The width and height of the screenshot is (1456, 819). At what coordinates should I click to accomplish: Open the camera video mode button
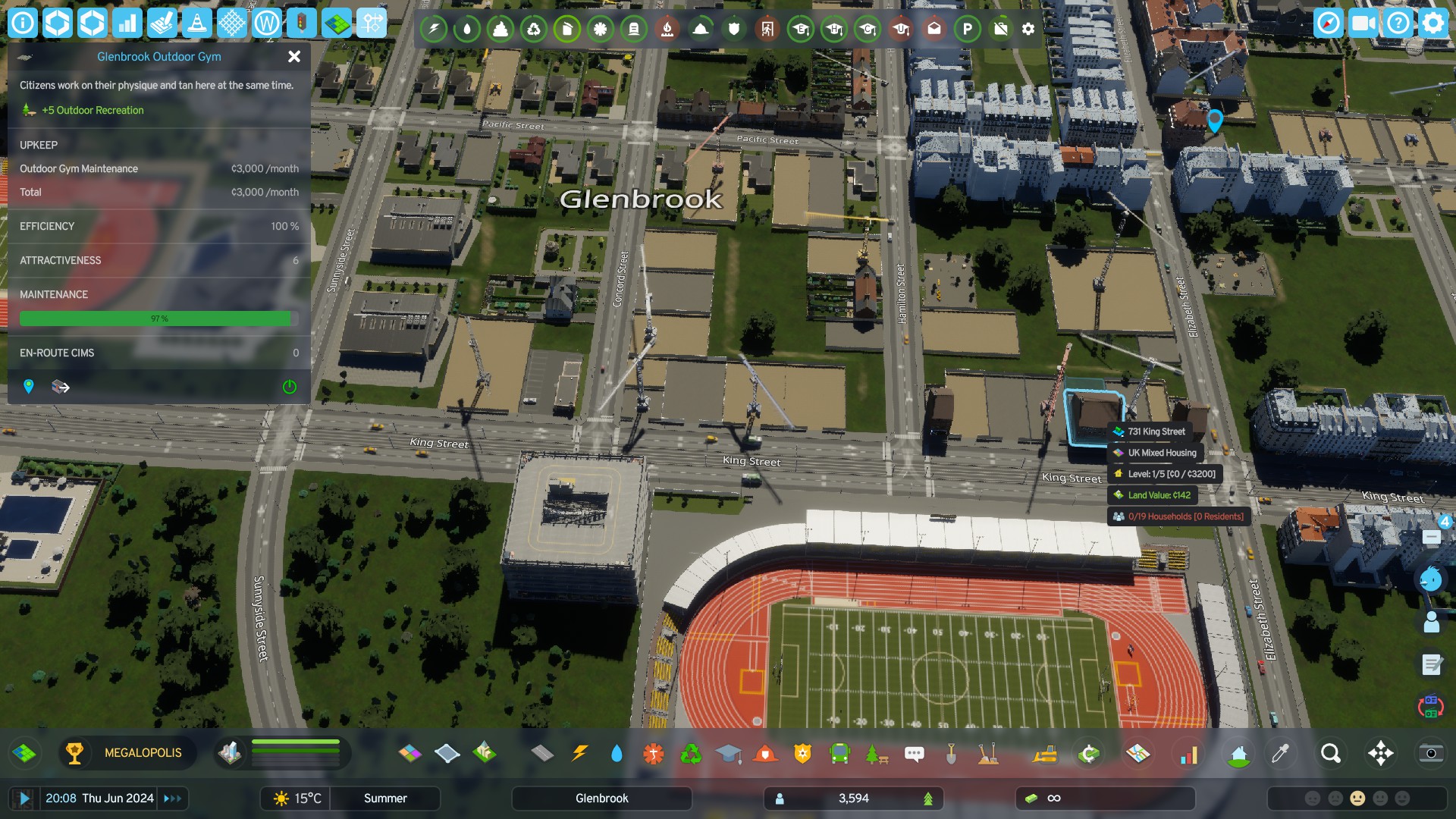(1363, 24)
